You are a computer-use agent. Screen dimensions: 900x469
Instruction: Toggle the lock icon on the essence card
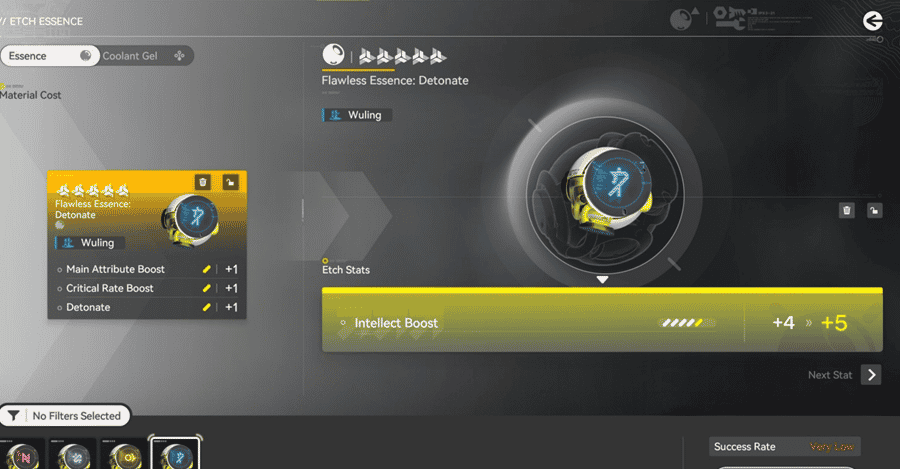[x=230, y=182]
